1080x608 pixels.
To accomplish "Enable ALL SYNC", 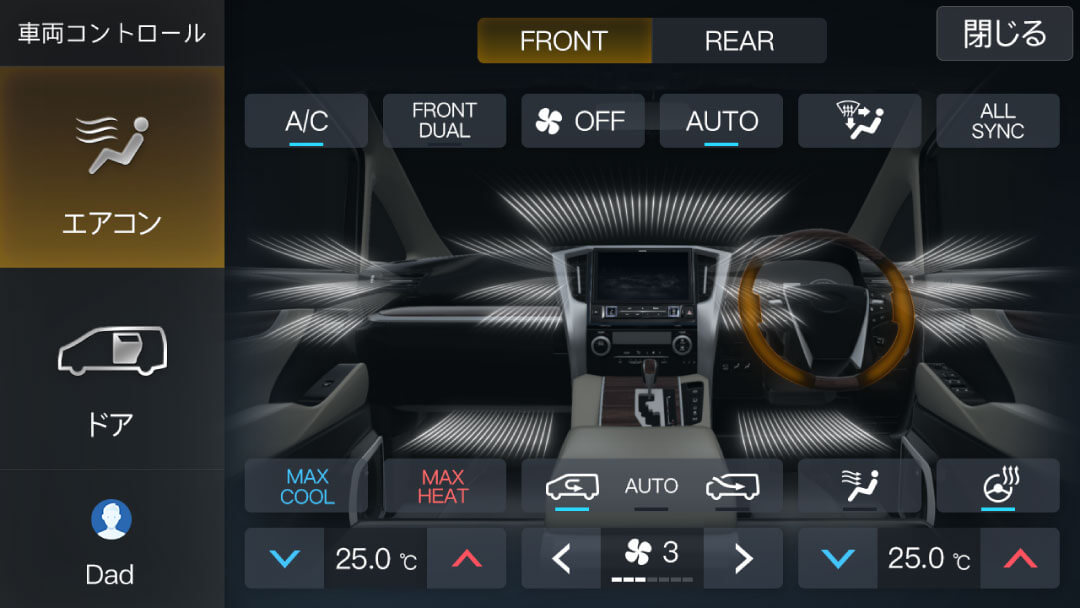I will point(997,121).
